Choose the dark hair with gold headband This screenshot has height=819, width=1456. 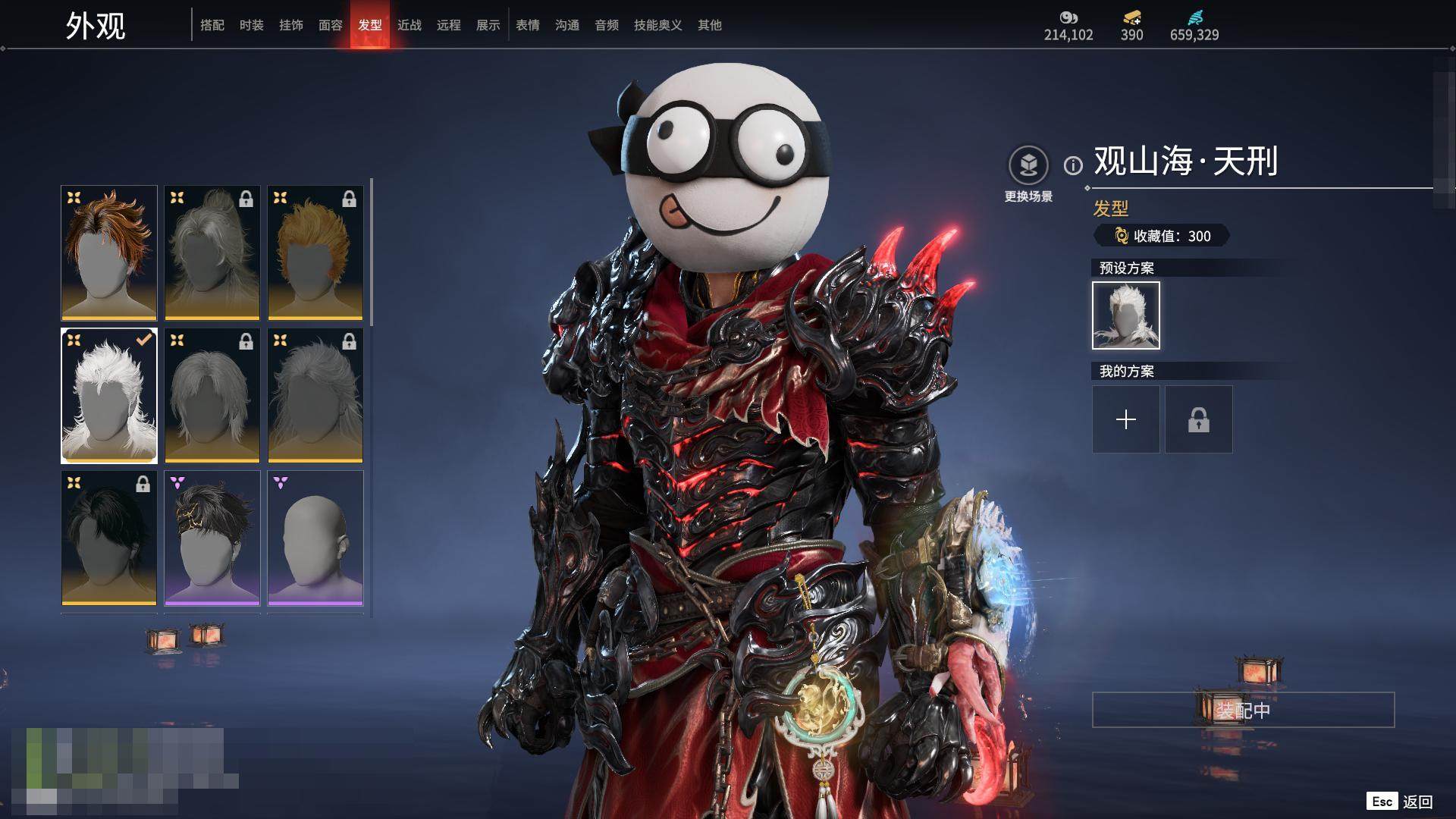[212, 538]
